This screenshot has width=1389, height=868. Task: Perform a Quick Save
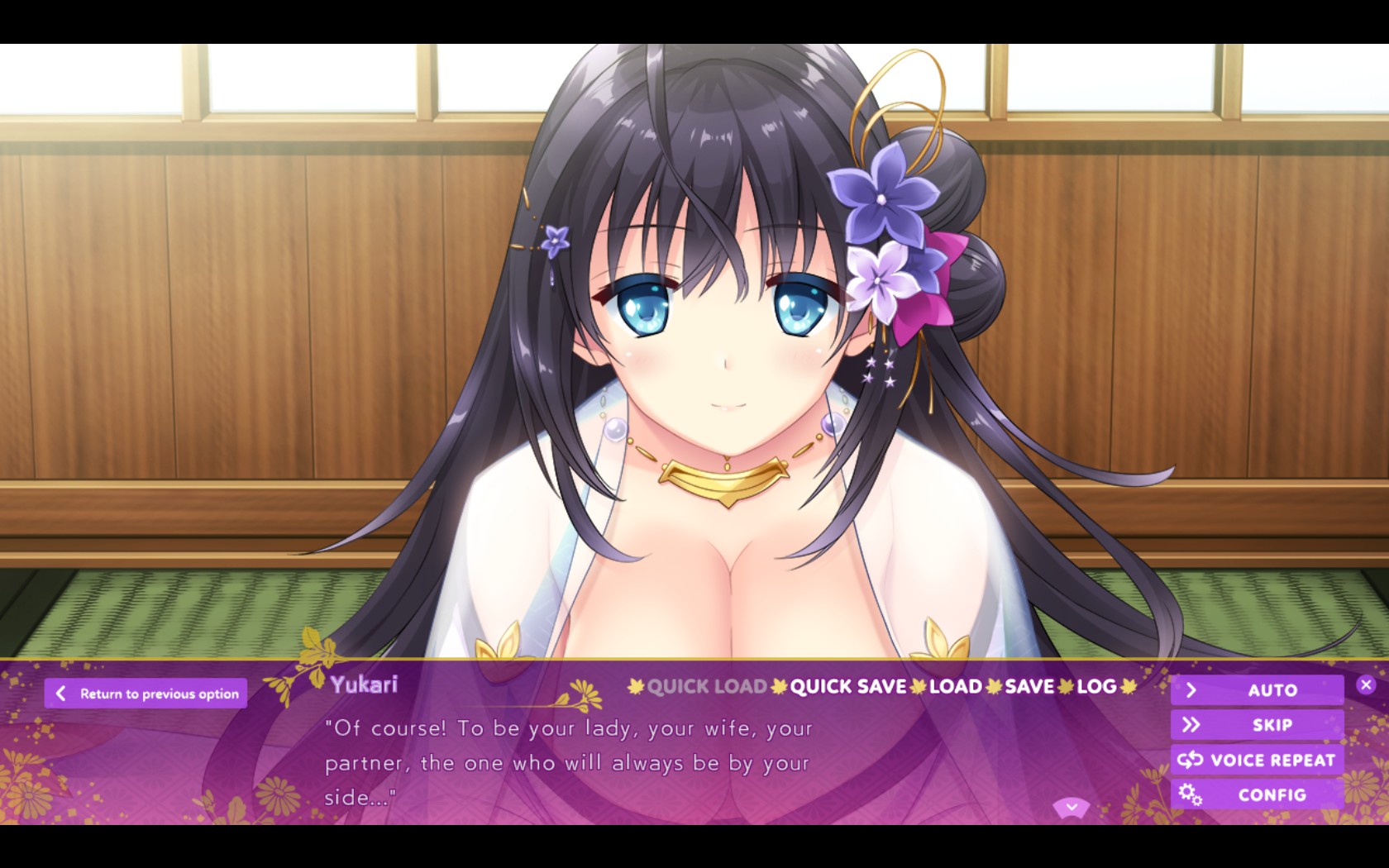(848, 686)
